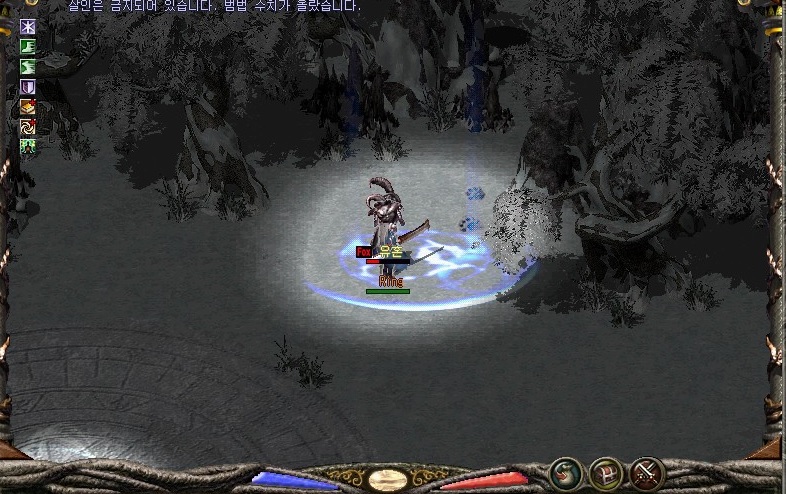The image size is (786, 494).
Task: Open the dragon head round button
Action: [x=567, y=472]
